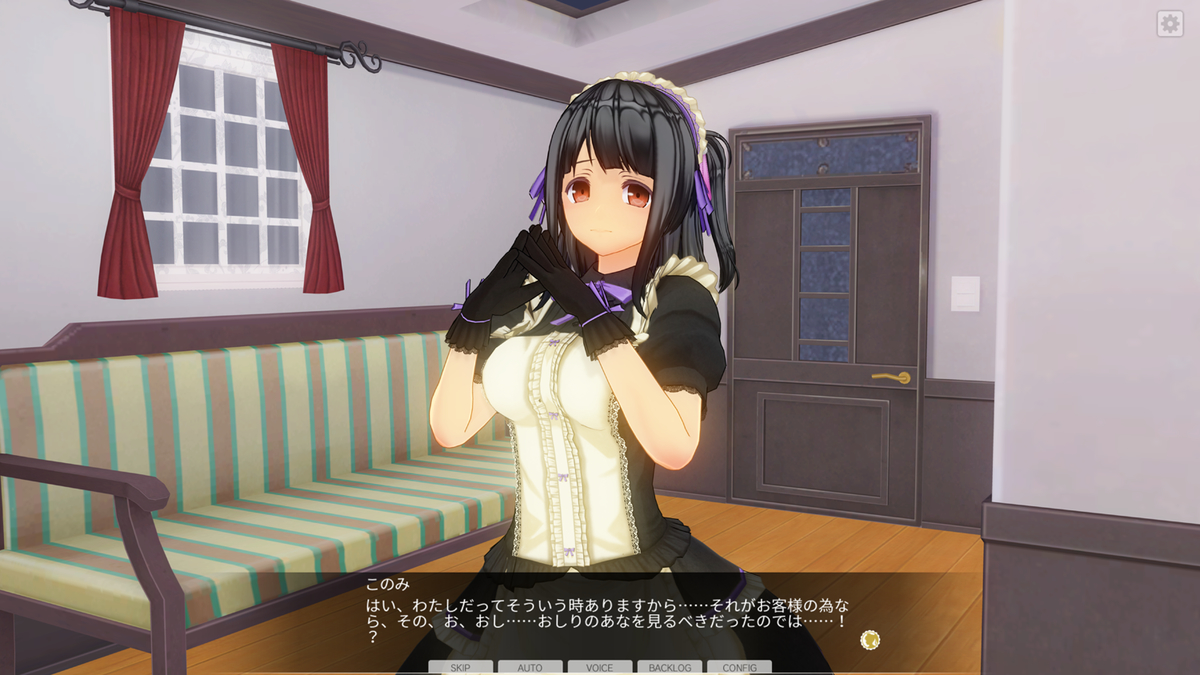Open the BACKLOG history
Screen dimensions: 1200x675
tap(669, 667)
